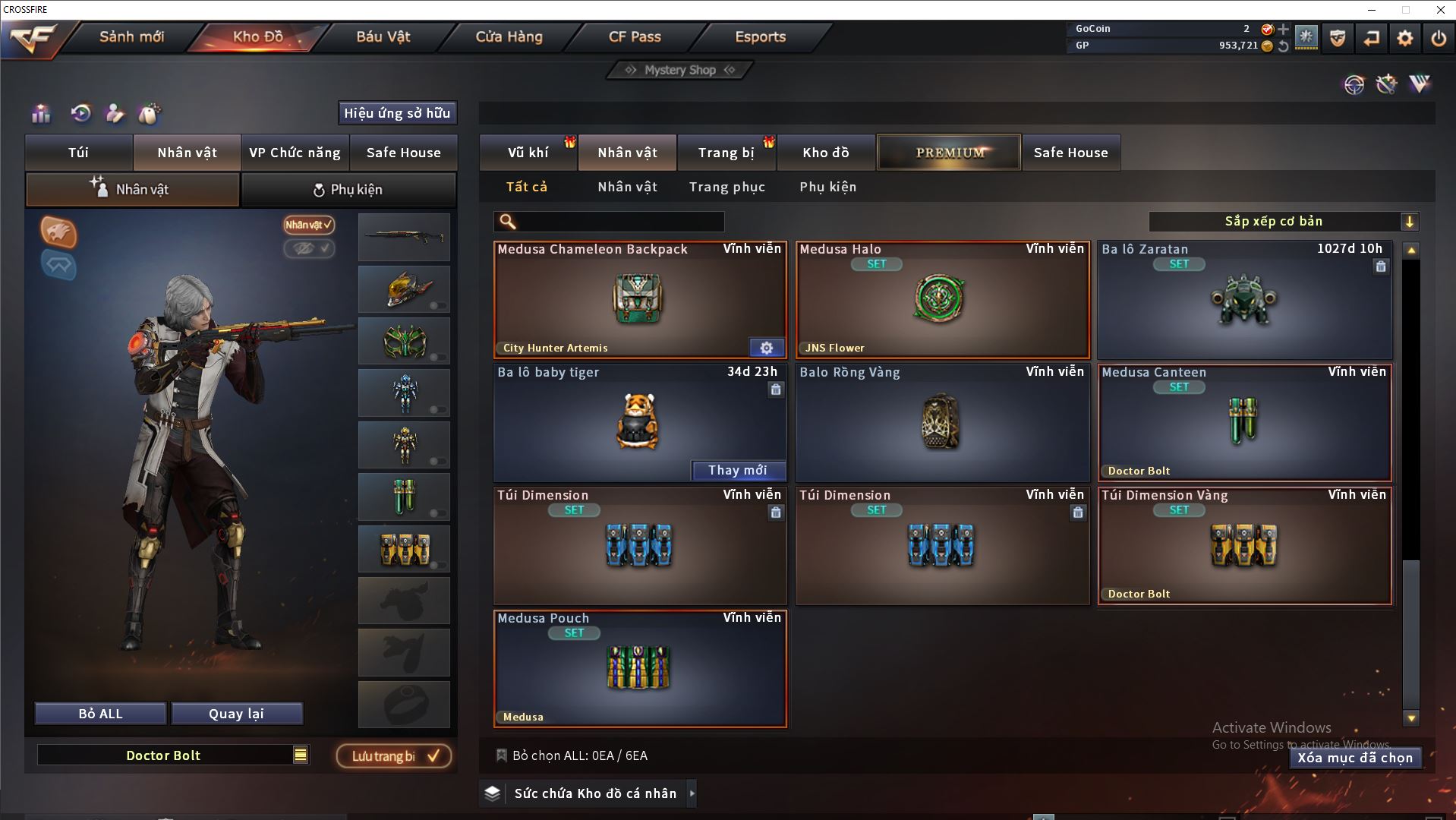Save loadout with Lưu trang bị
The width and height of the screenshot is (1456, 820).
tap(393, 756)
